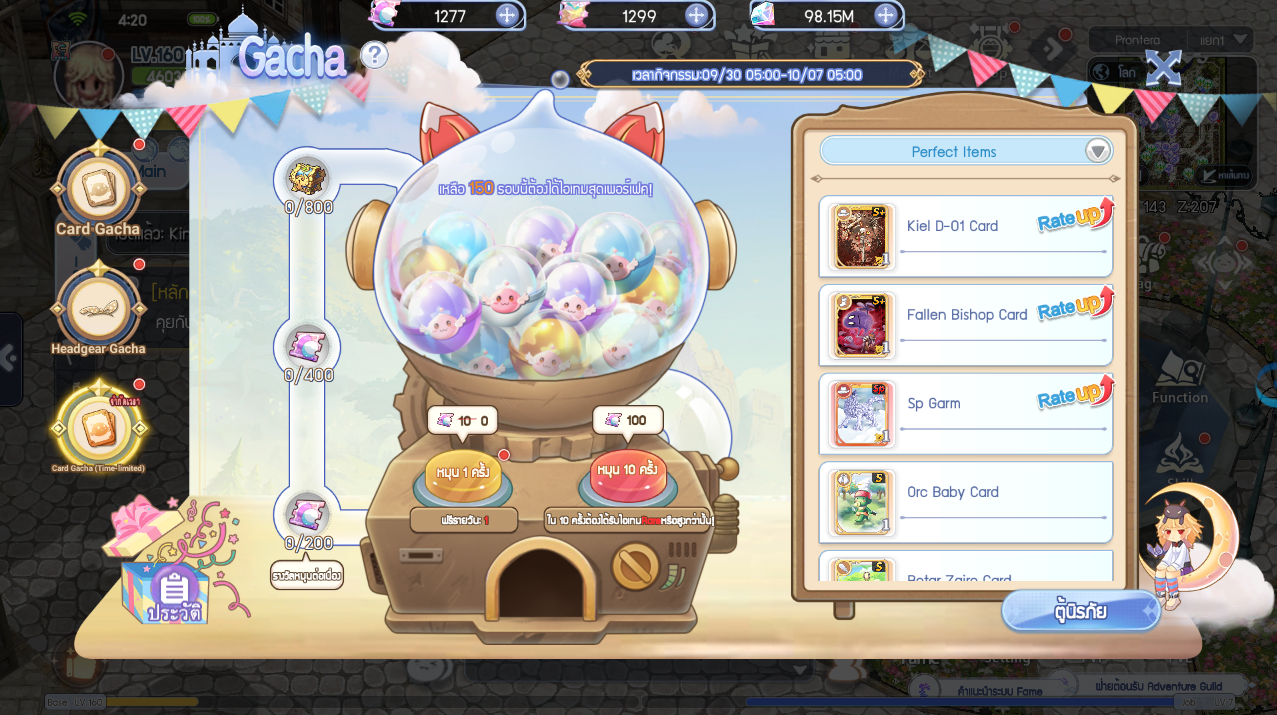Open the Gacha help question mark
The height and width of the screenshot is (715, 1277).
pyautogui.click(x=373, y=55)
